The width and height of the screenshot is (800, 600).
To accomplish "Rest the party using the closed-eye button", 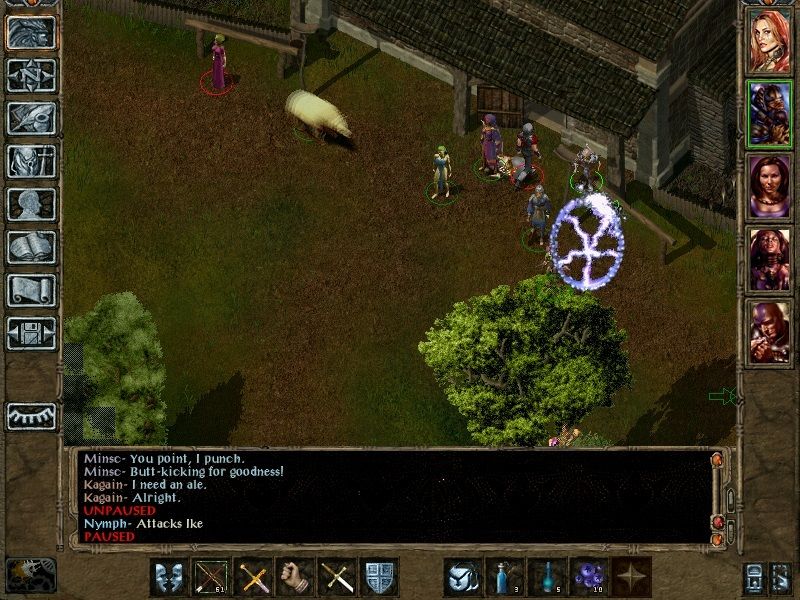I will [31, 414].
